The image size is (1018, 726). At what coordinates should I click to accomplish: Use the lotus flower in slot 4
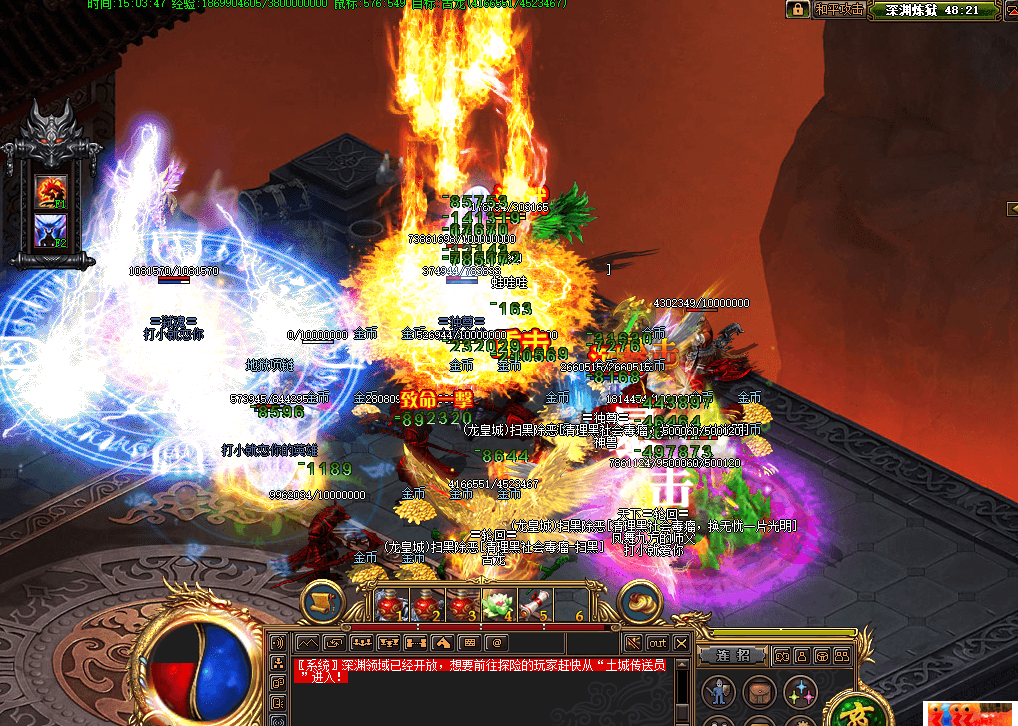(x=498, y=603)
